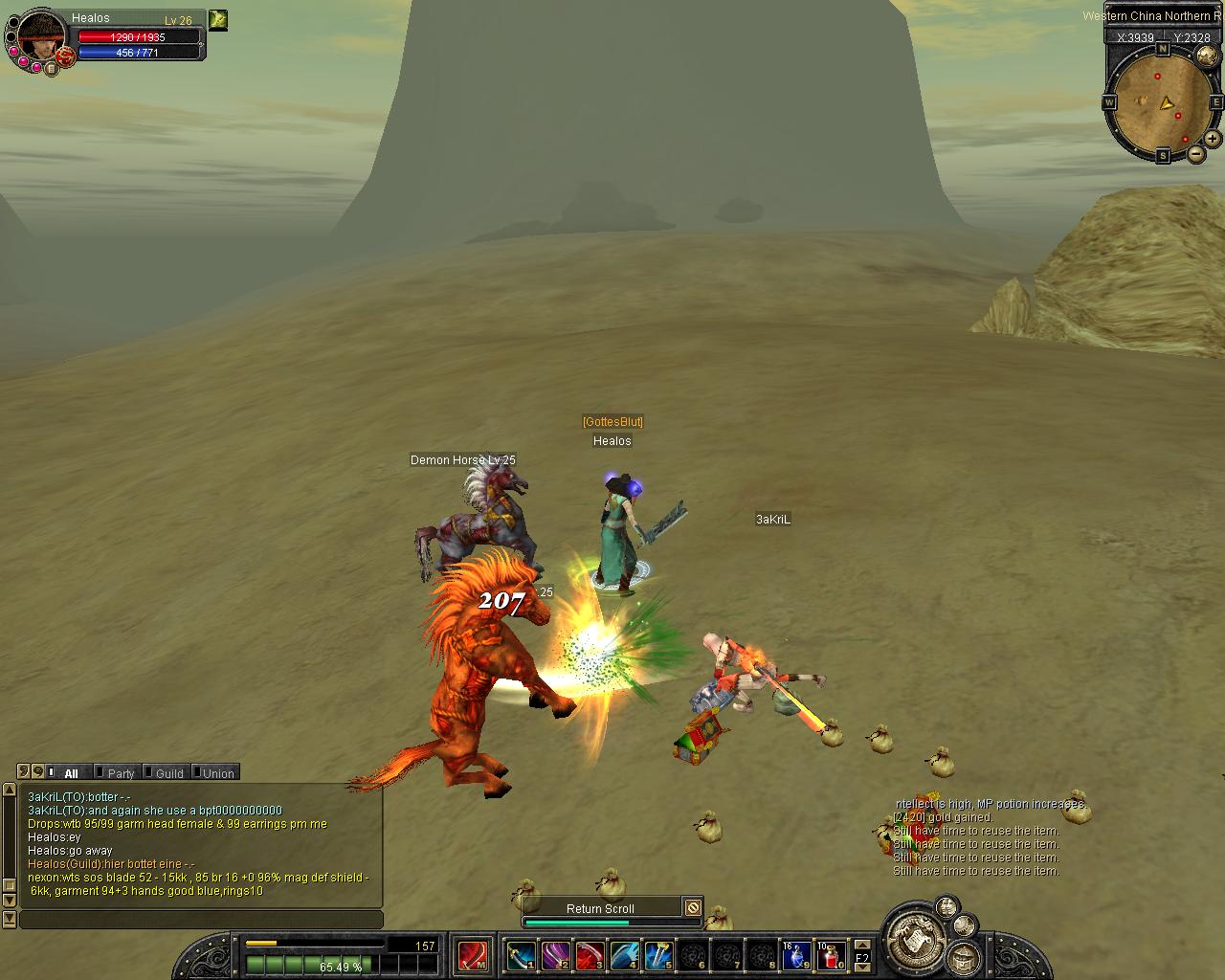Zoom out the minimap with minus button
1225x980 pixels.
coord(1196,153)
